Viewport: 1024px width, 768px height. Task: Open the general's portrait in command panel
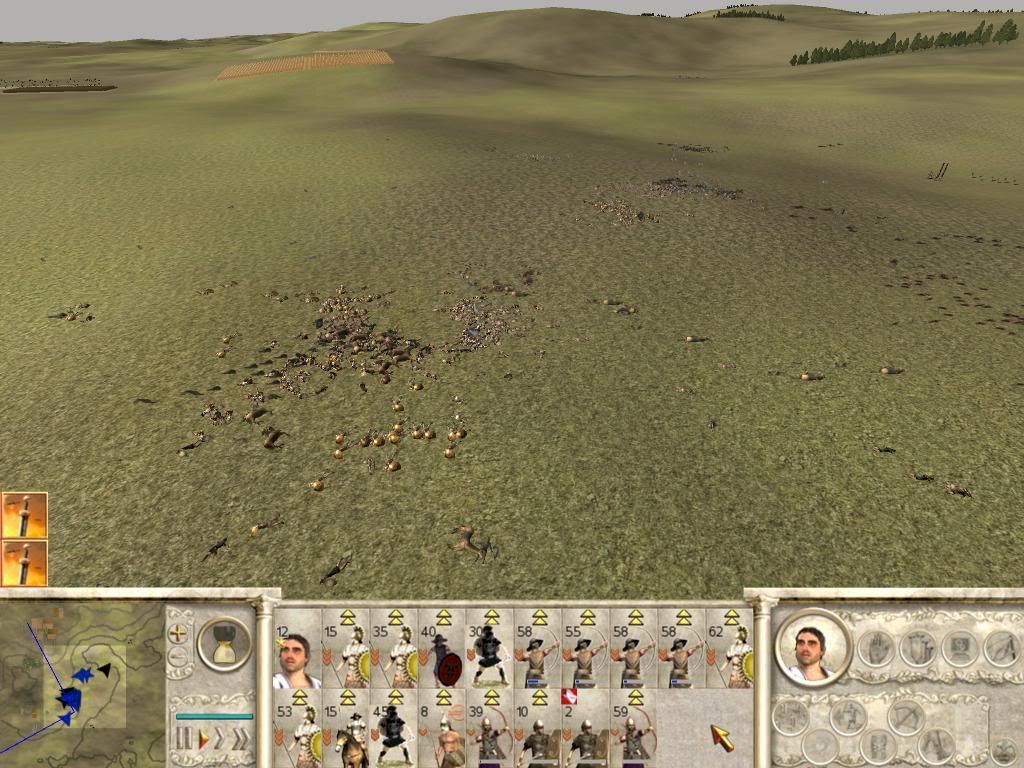tap(810, 645)
